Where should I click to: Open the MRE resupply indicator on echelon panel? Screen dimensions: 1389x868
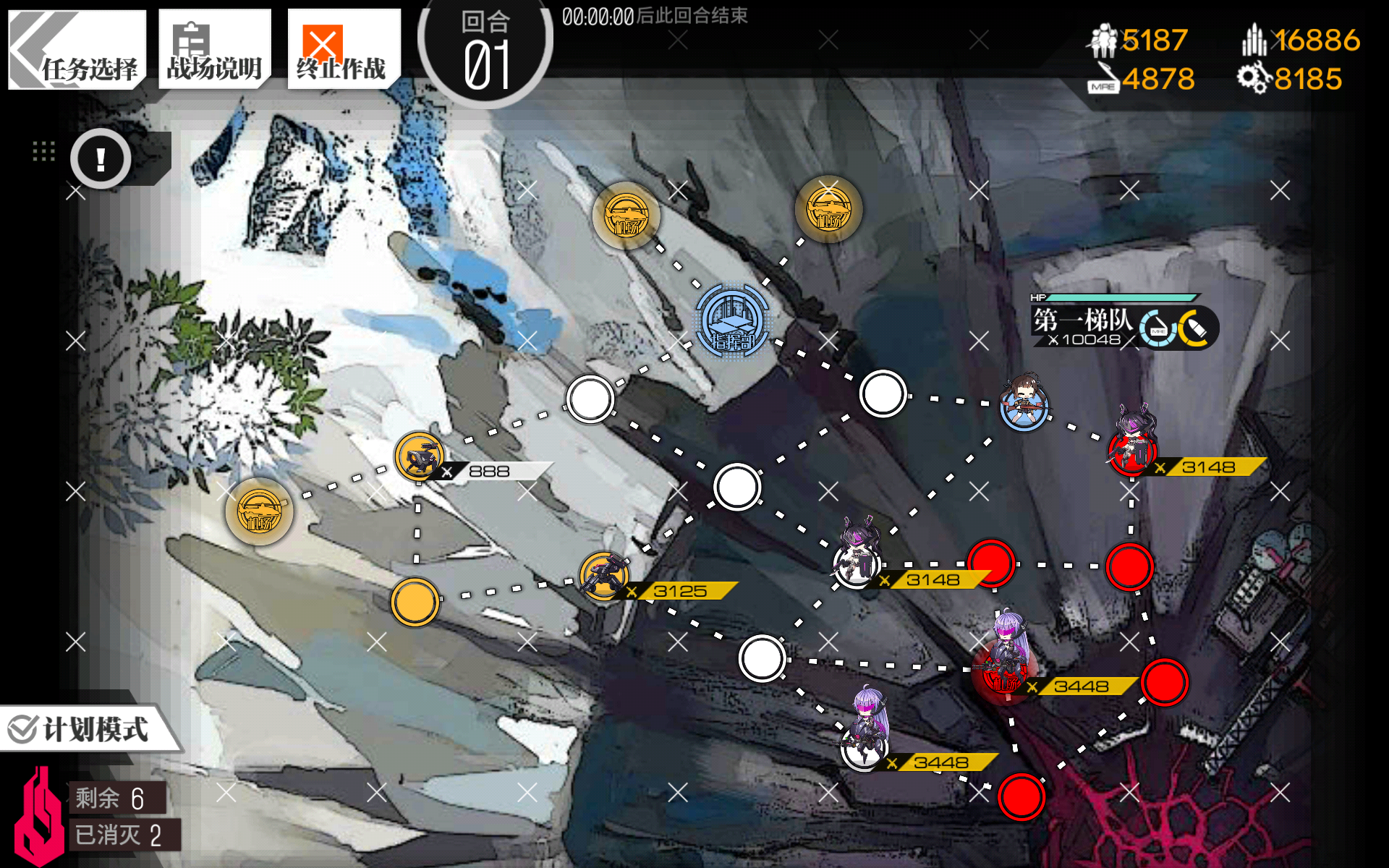click(x=1157, y=327)
